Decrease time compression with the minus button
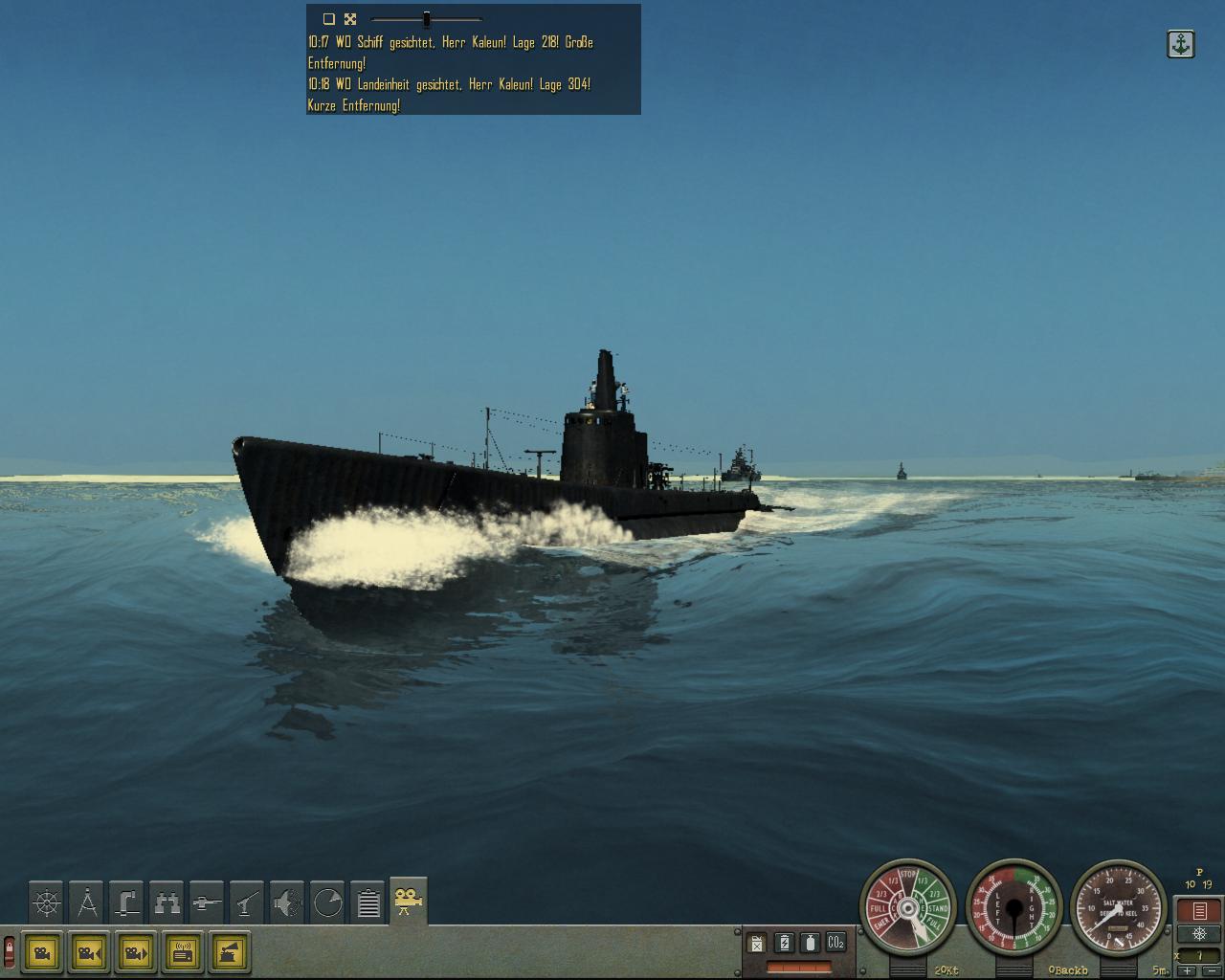 (1210, 970)
